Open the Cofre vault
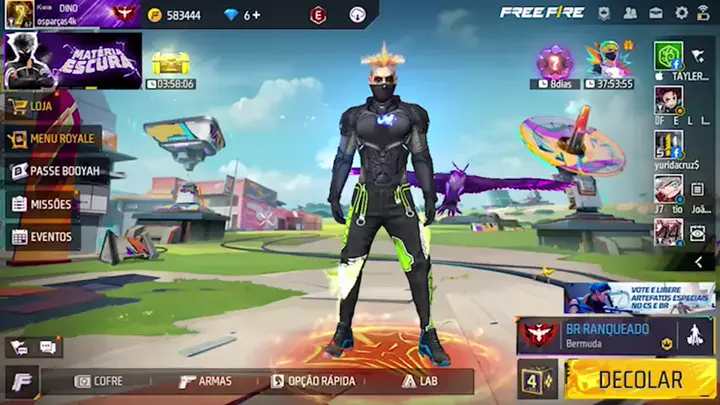 [99, 381]
